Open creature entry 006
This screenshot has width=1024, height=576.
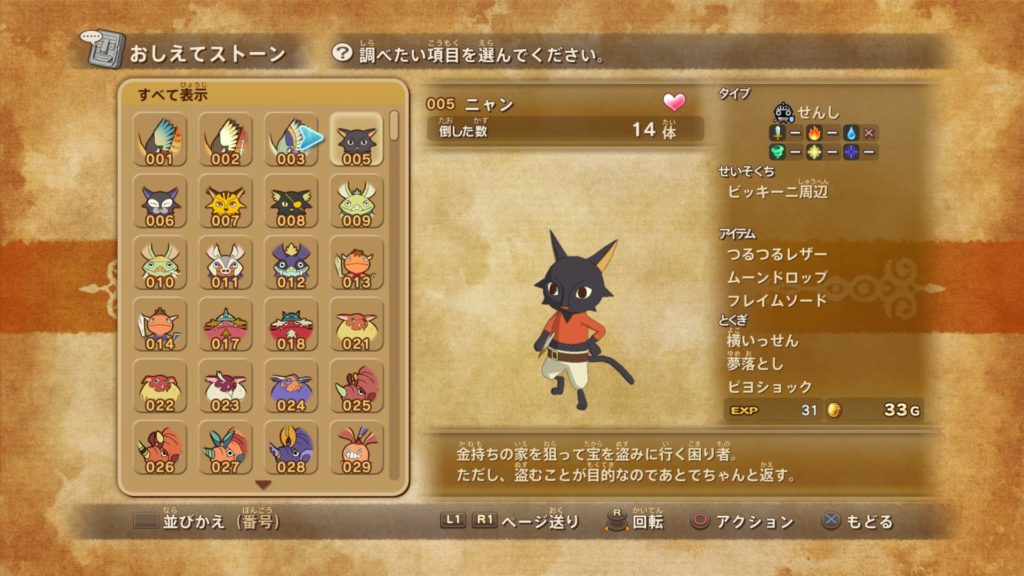point(160,202)
